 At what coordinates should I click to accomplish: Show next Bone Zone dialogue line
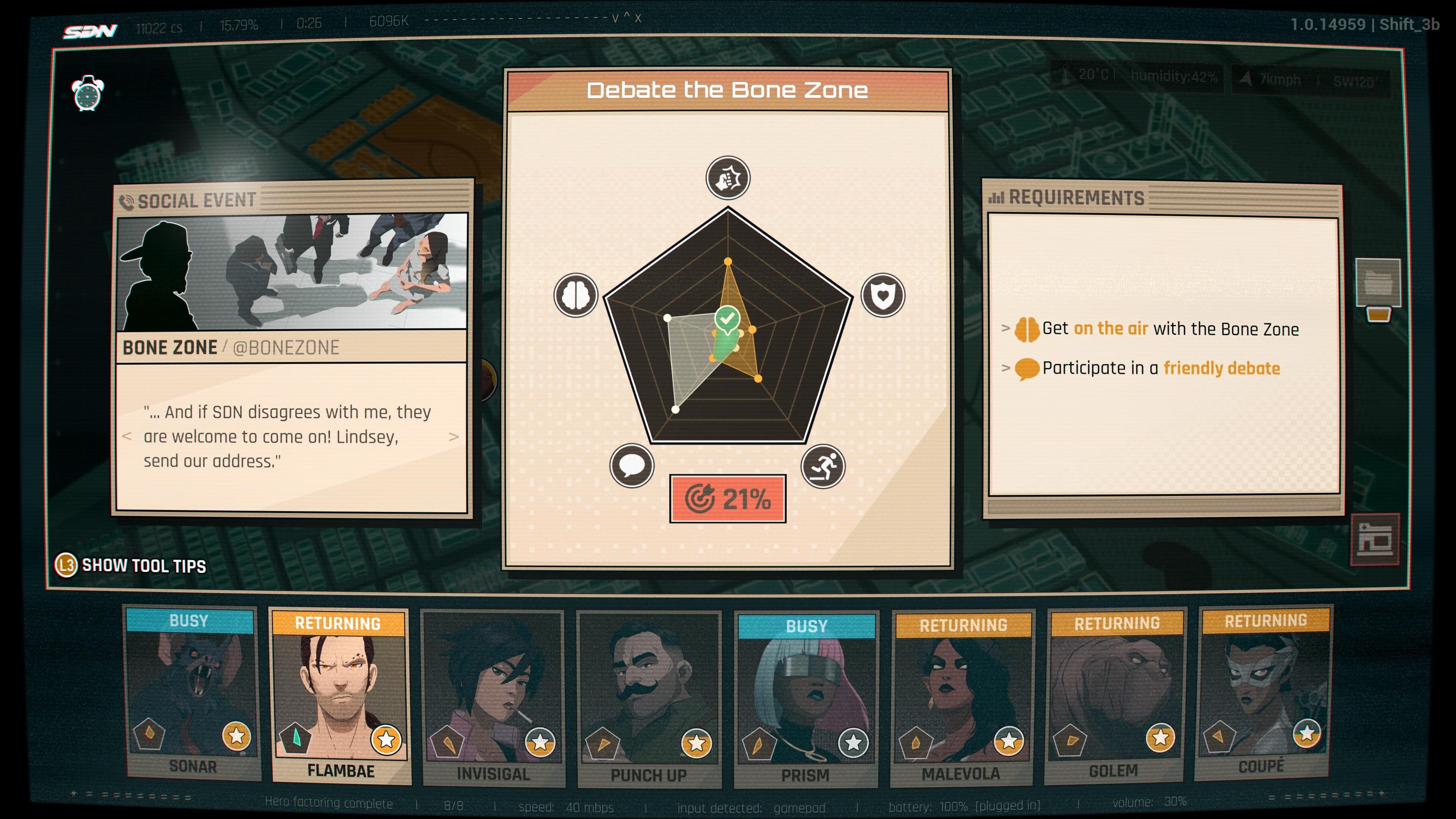coord(453,437)
